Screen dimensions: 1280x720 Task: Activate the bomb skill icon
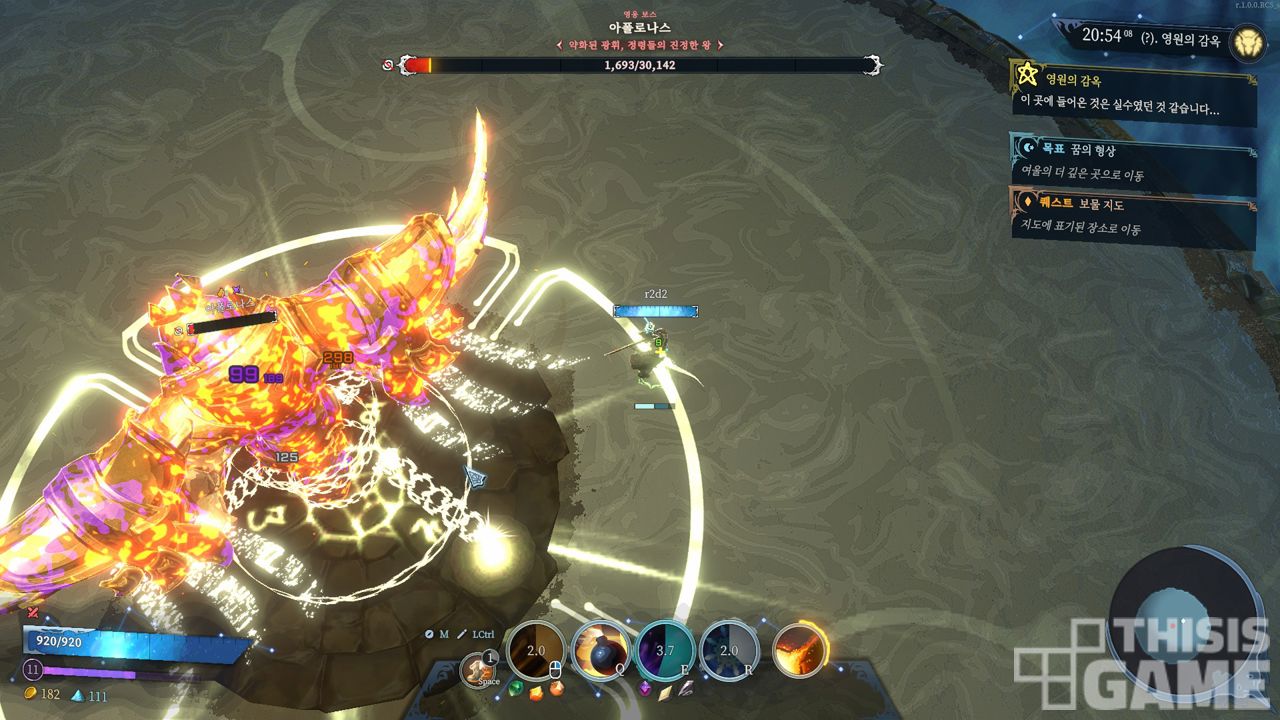coord(600,651)
